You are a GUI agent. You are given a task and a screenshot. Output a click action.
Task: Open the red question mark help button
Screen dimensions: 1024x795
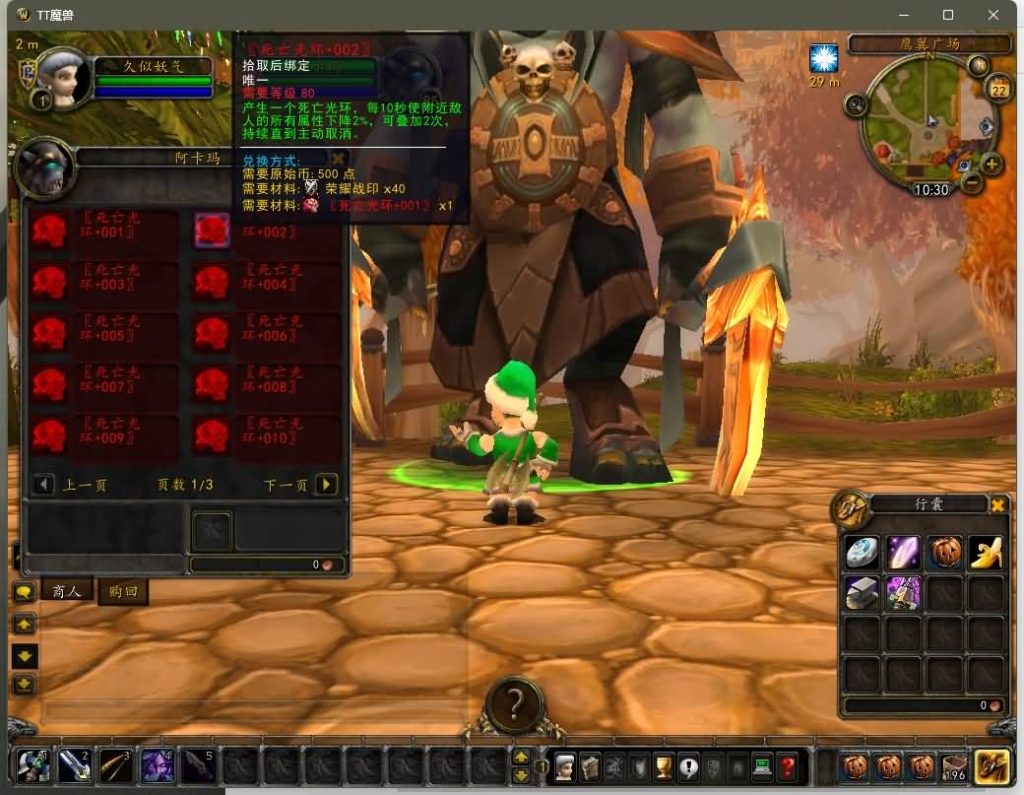tap(788, 768)
